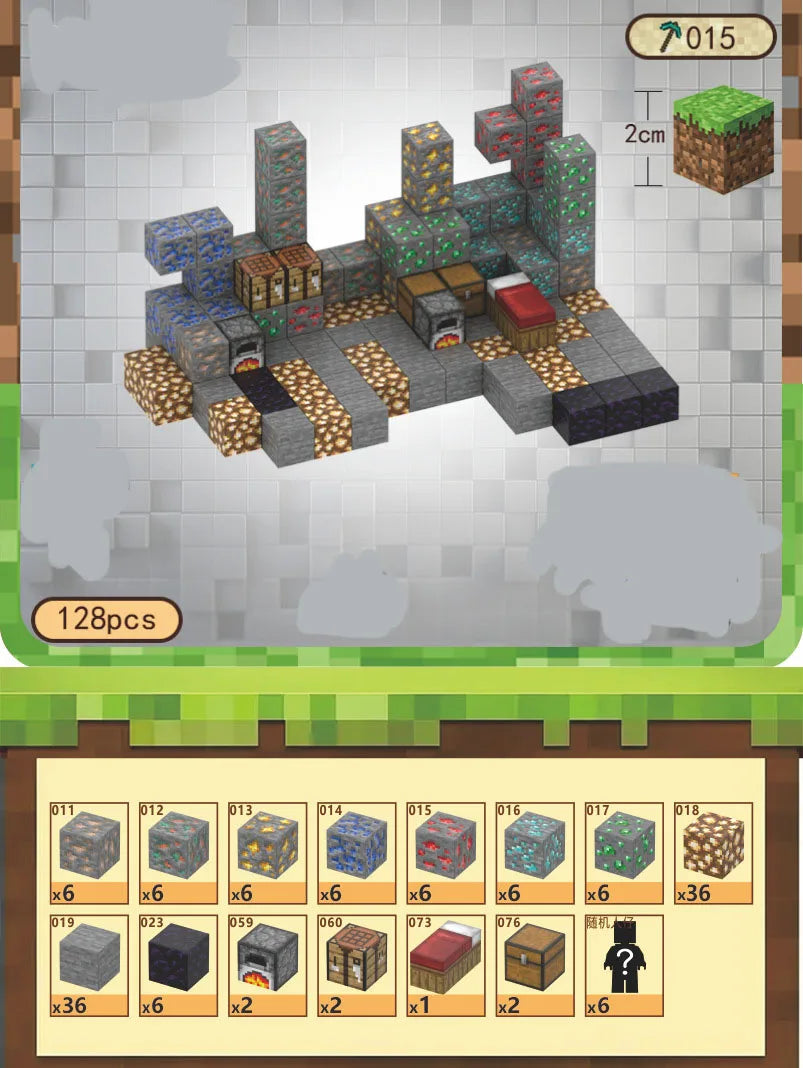Select the iron ore block slot 011

(89, 853)
